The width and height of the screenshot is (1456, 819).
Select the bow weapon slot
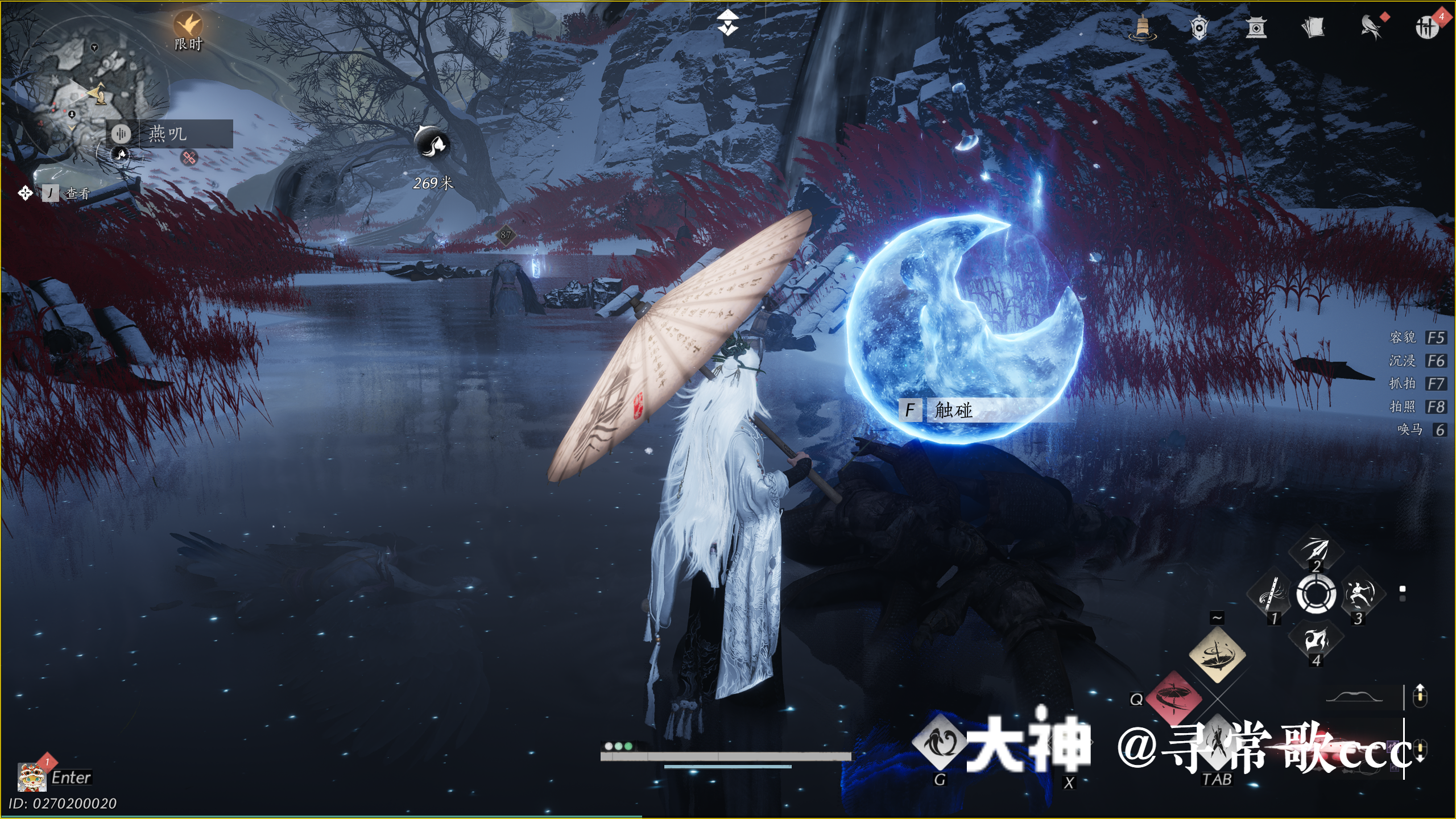1354,697
